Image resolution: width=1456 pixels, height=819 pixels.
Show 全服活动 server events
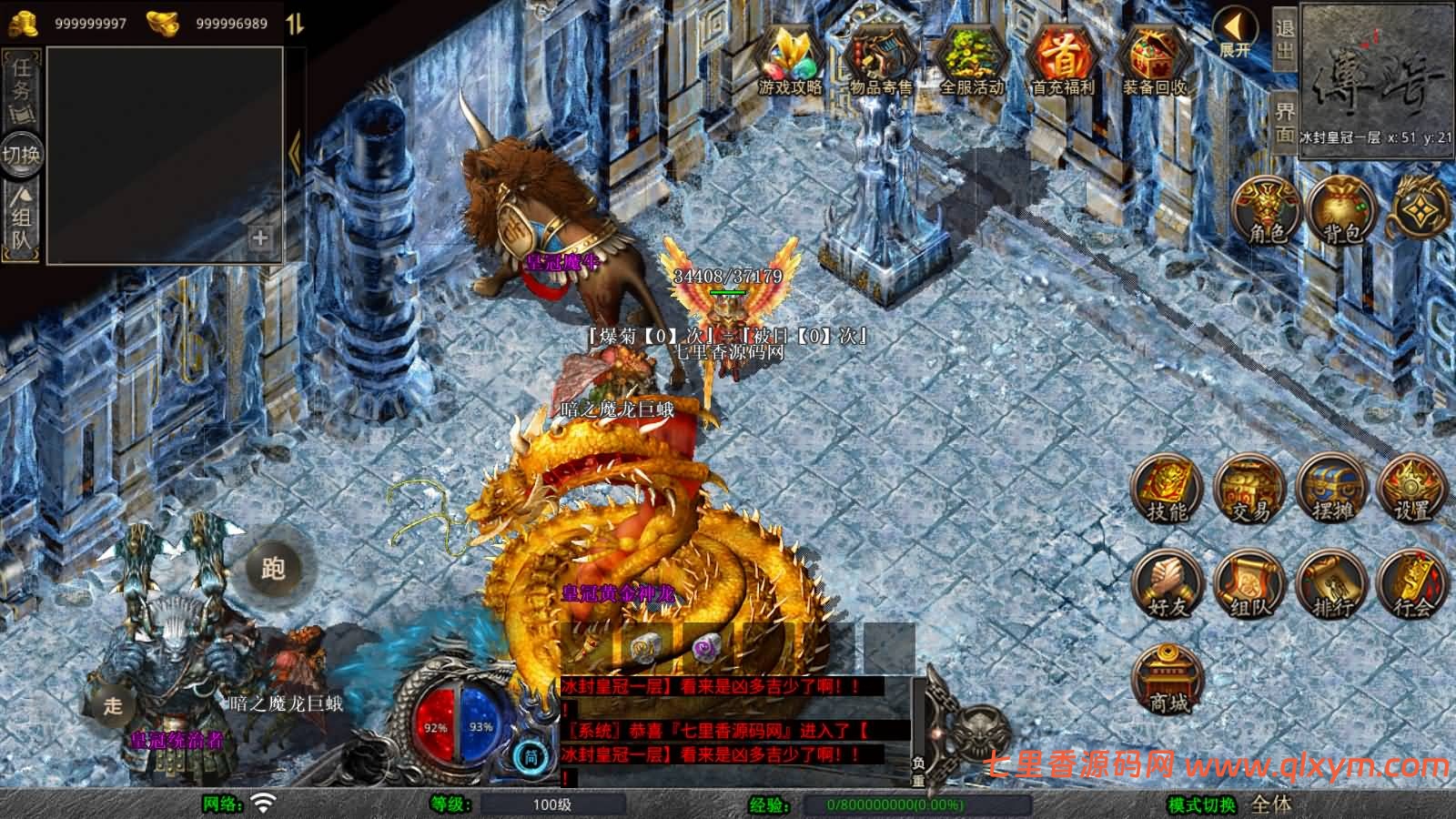[x=971, y=60]
